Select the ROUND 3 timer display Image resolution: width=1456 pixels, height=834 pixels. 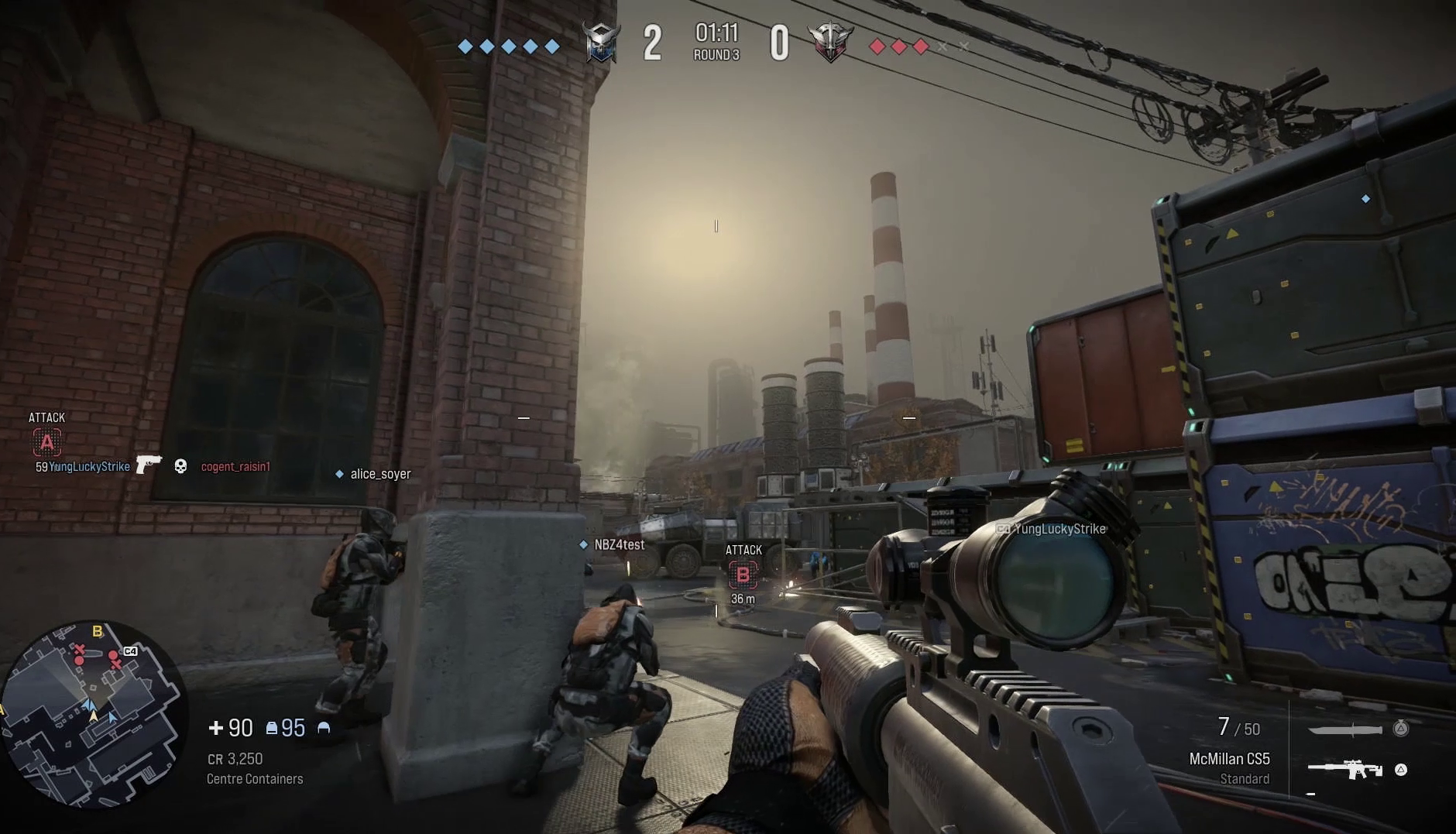(x=715, y=43)
